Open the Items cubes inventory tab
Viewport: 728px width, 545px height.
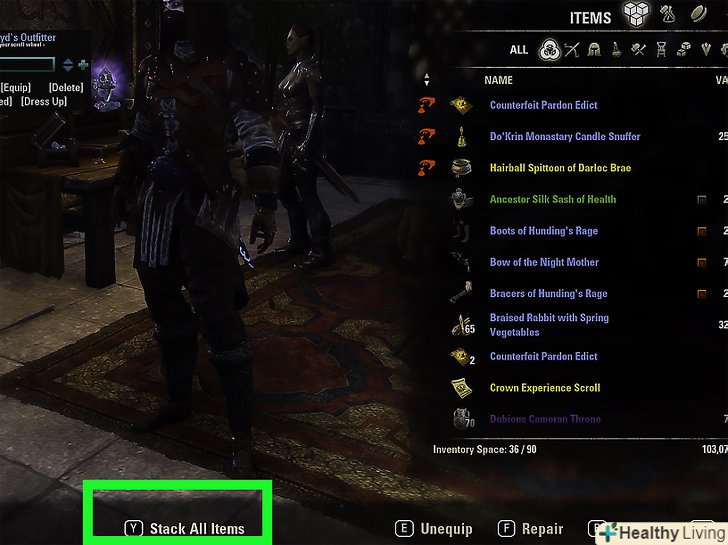(x=637, y=15)
